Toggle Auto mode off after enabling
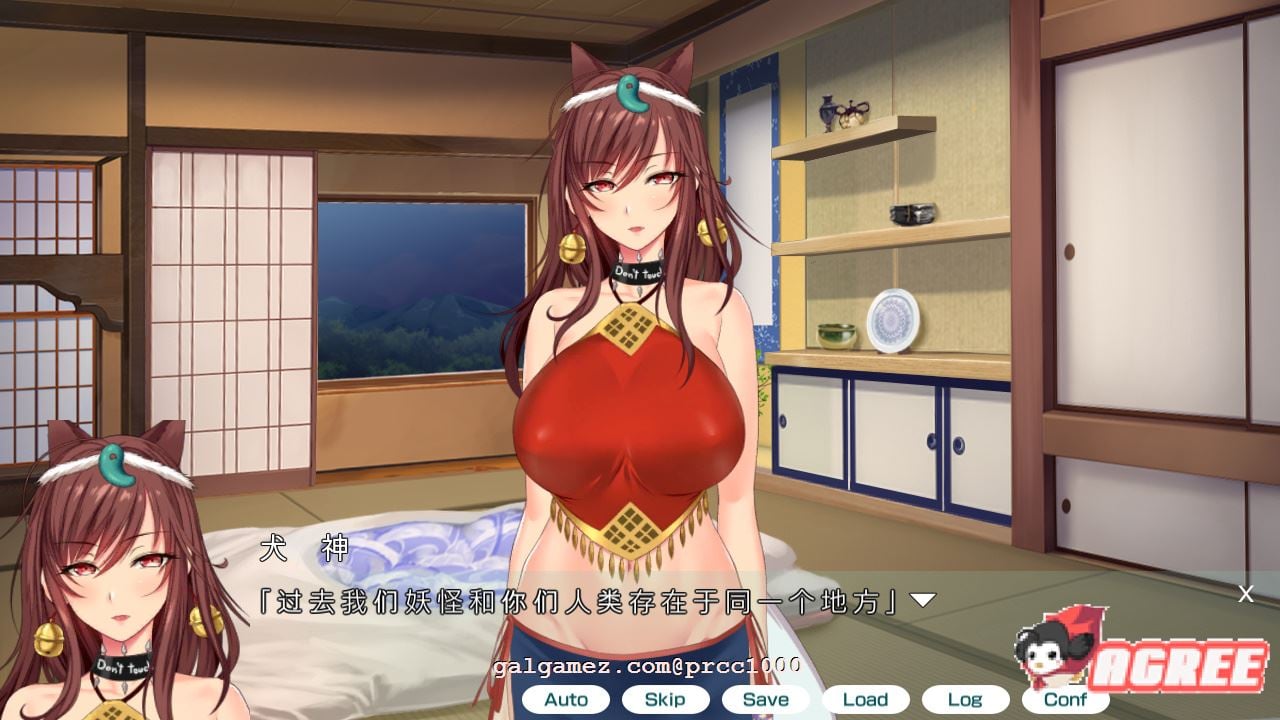This screenshot has height=720, width=1280. [x=566, y=700]
